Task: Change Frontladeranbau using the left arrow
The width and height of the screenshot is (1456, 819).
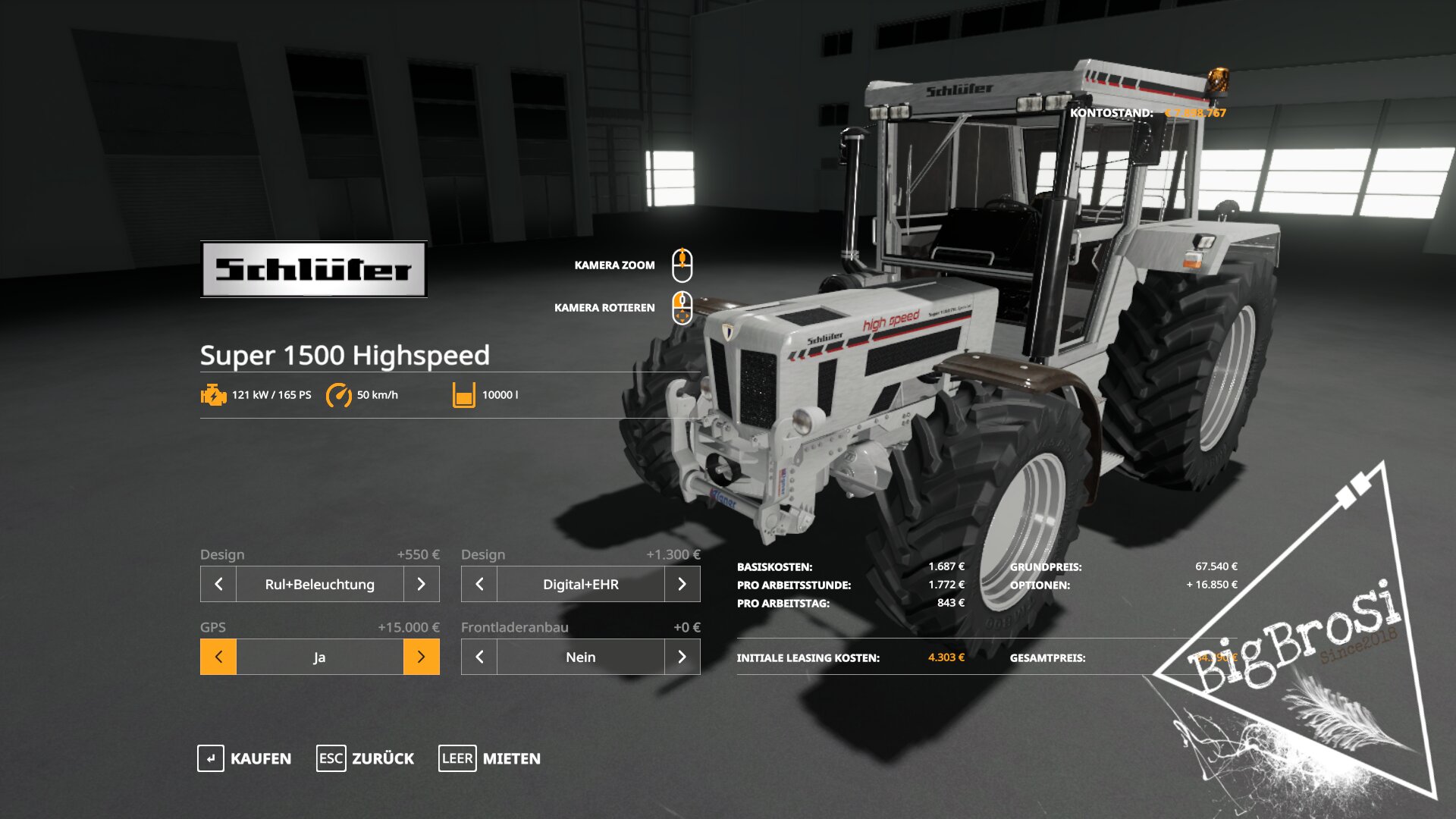Action: (479, 657)
